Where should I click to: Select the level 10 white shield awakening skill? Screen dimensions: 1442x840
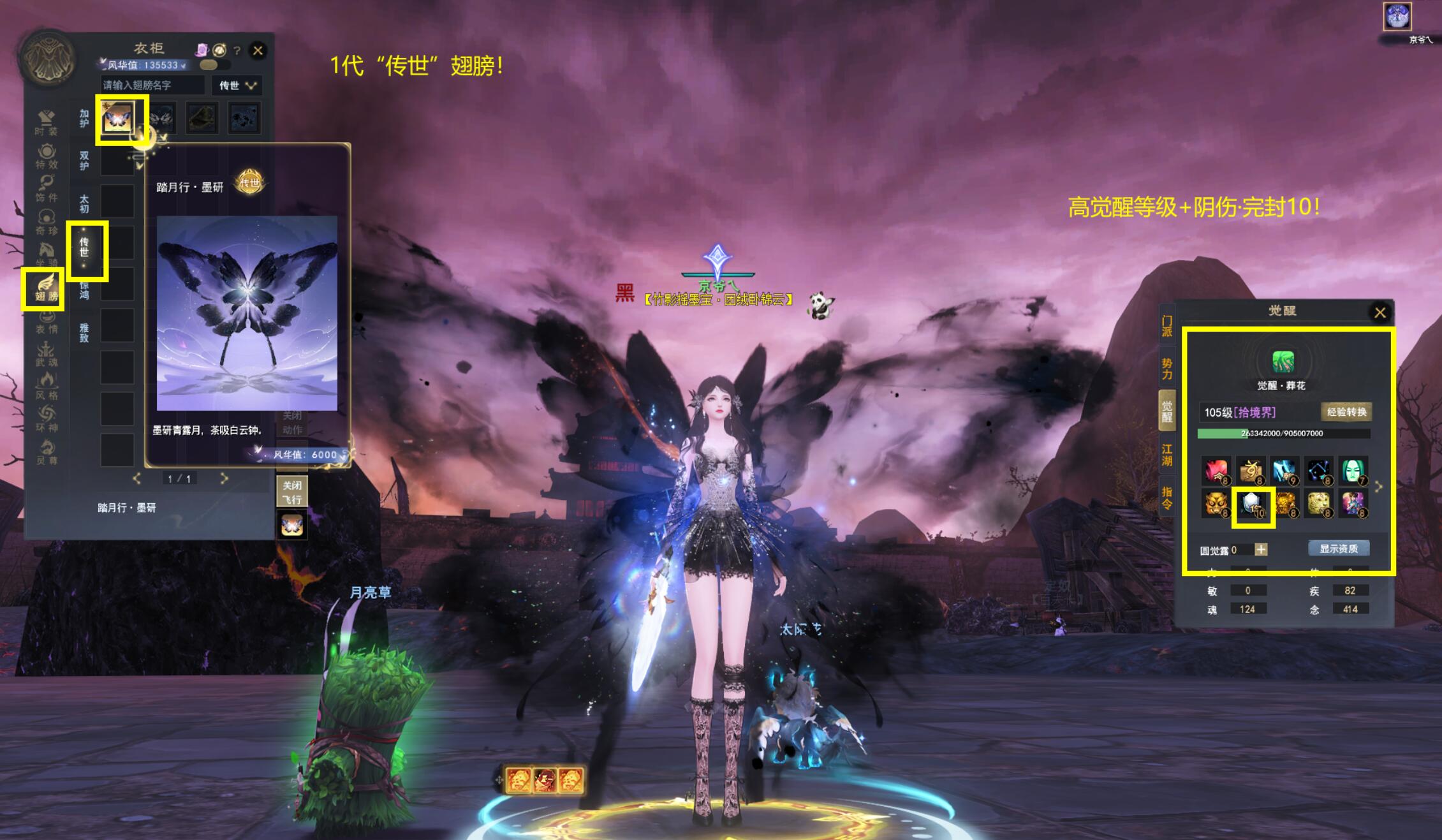coord(1252,505)
